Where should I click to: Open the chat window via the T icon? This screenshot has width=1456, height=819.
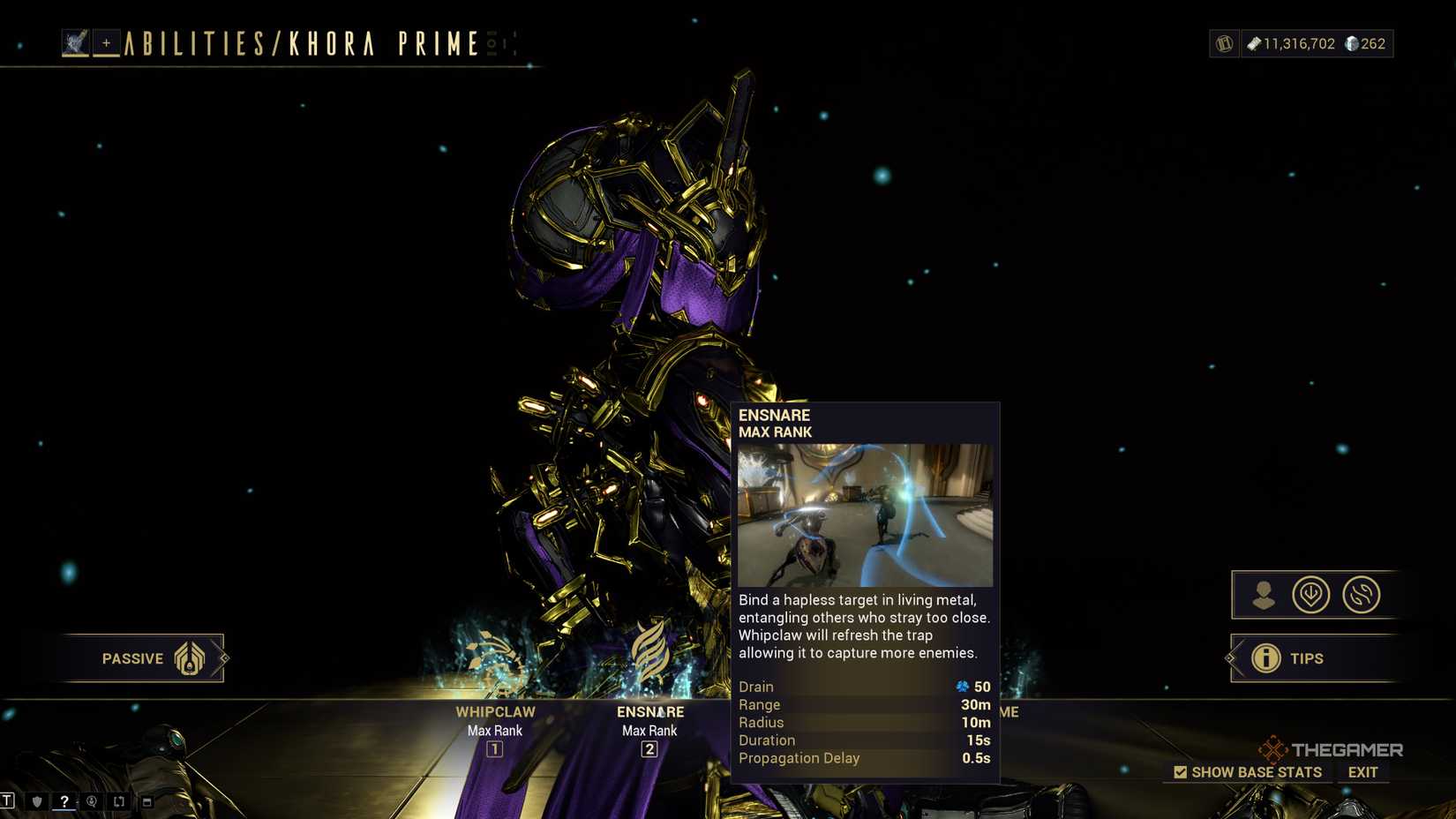point(7,801)
